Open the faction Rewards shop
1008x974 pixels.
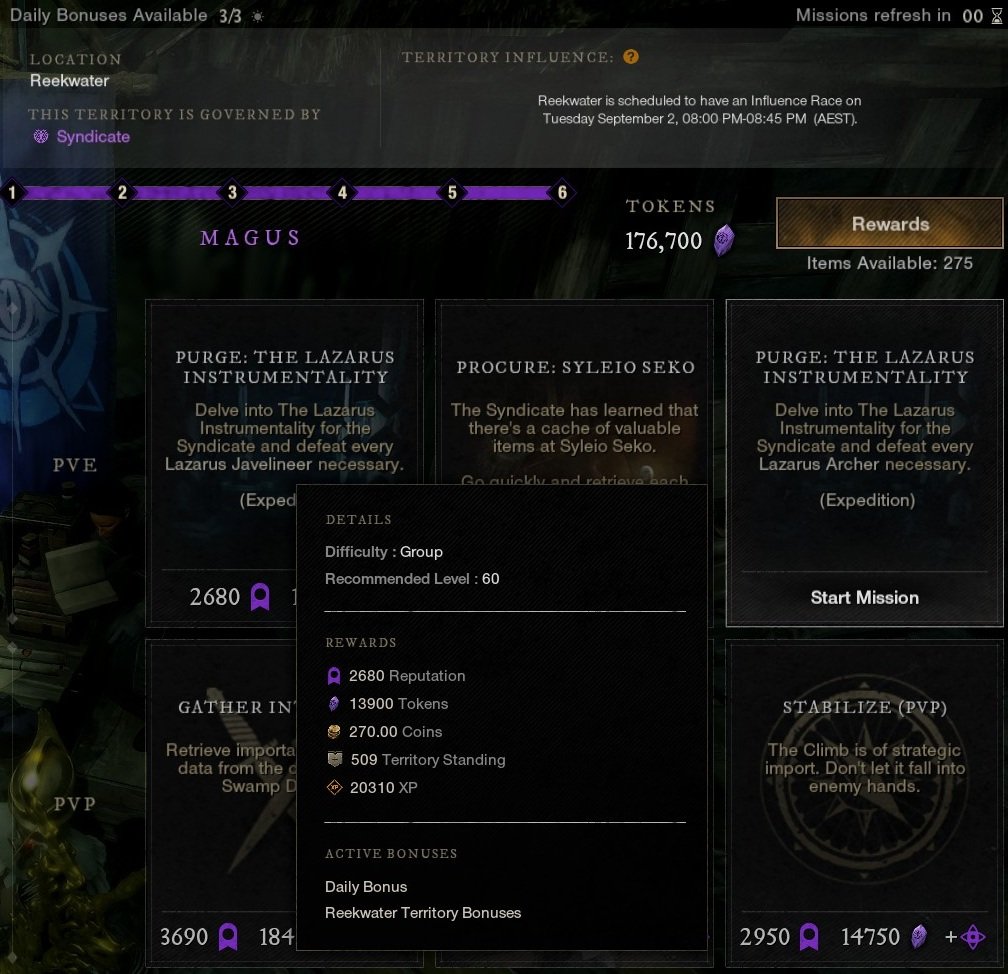coord(890,224)
